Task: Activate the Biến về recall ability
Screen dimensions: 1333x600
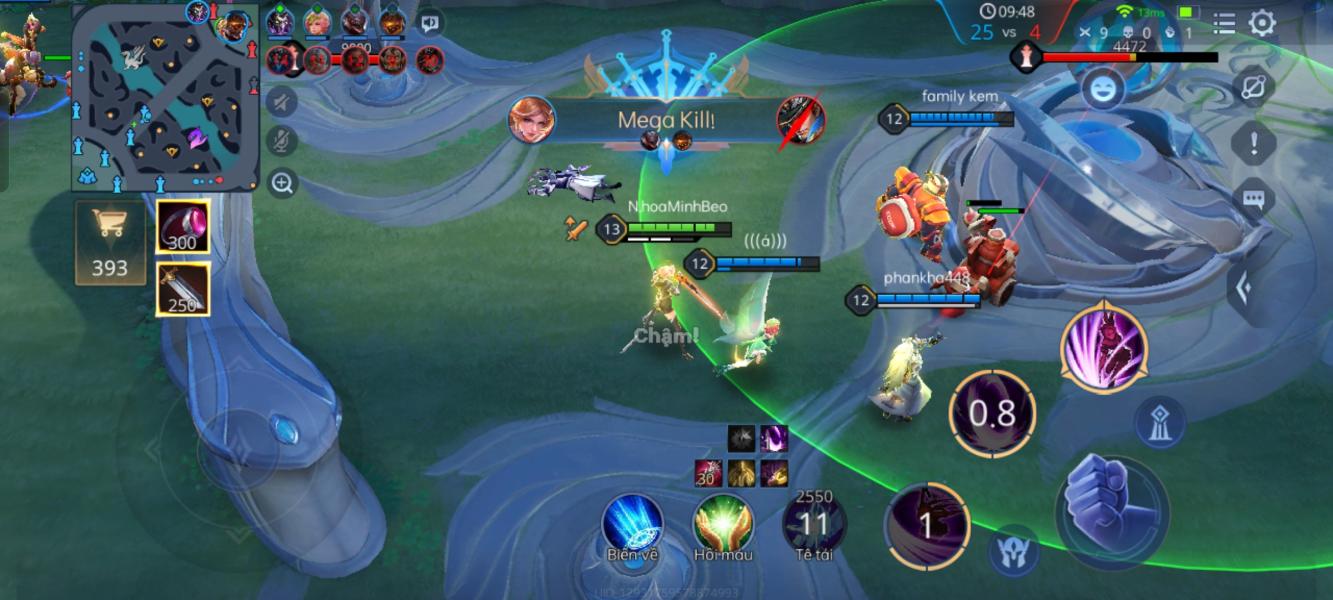Action: 632,525
